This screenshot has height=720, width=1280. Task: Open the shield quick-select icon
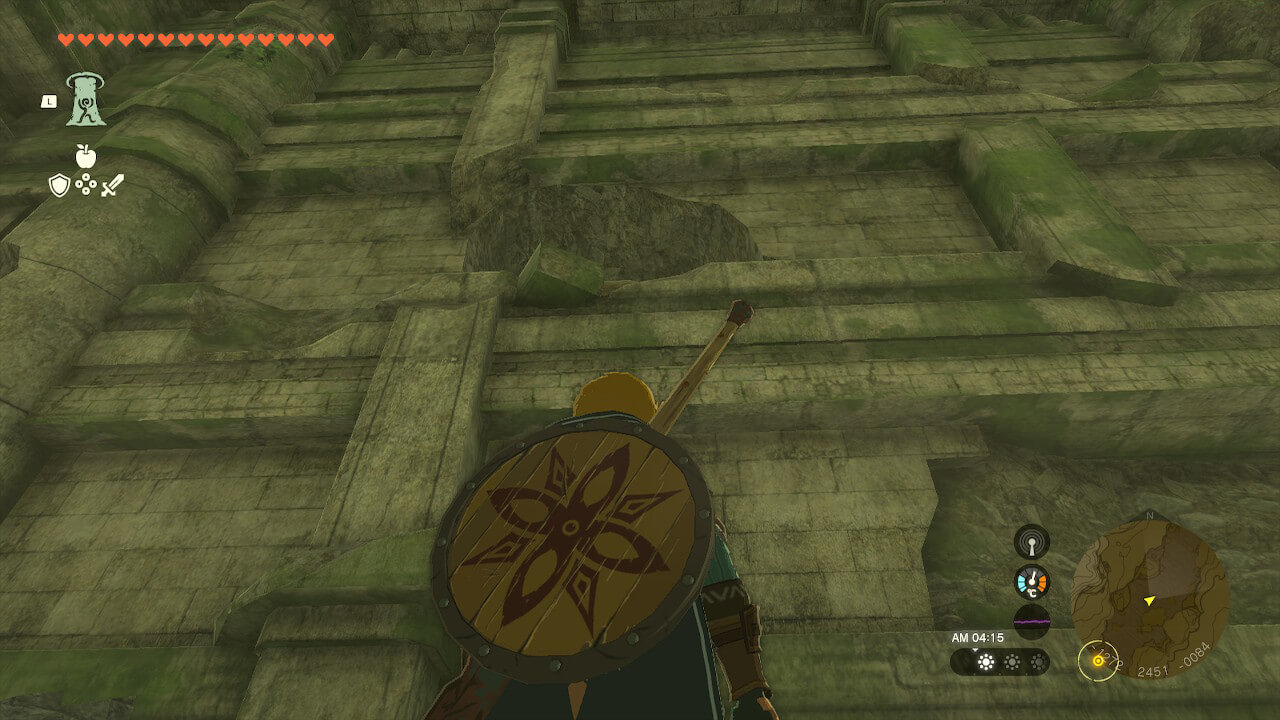pos(59,185)
